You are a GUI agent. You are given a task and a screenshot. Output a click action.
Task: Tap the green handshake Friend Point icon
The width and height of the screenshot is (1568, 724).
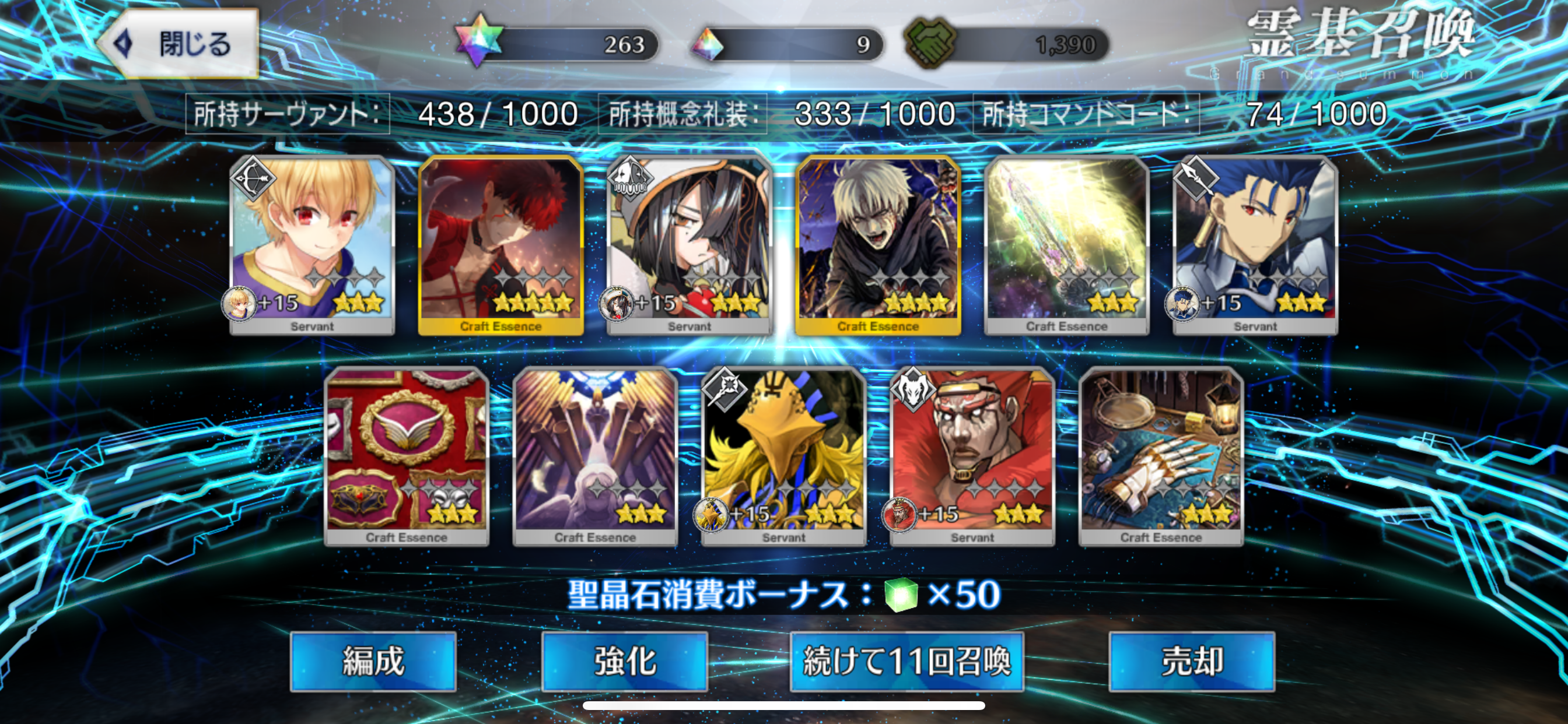(x=929, y=43)
